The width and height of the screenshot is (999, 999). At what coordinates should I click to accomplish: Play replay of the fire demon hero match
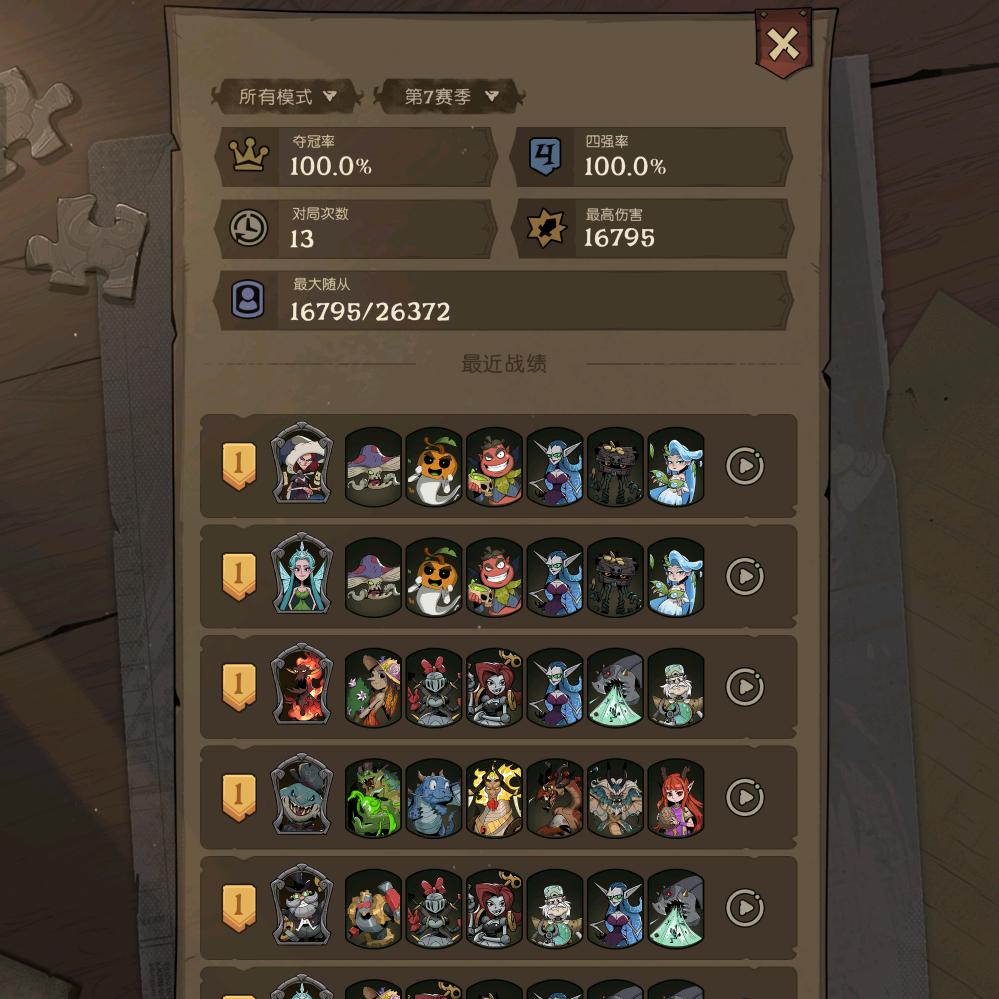[744, 687]
